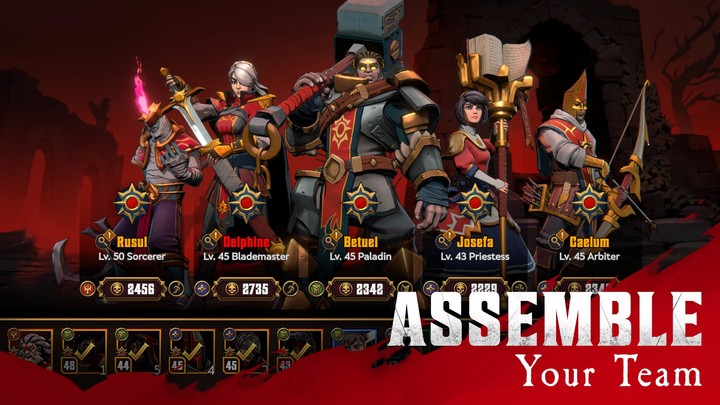Select Rusul's star emblem above his name
Screen dimensions: 720x405
click(x=133, y=203)
